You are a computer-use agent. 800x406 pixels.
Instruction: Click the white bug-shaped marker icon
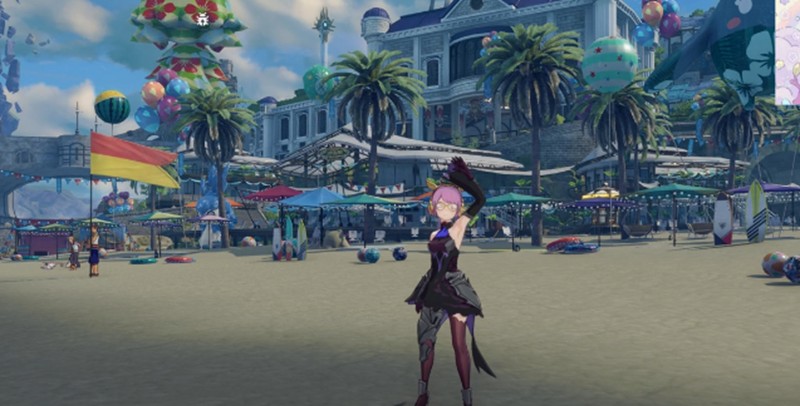click(203, 19)
